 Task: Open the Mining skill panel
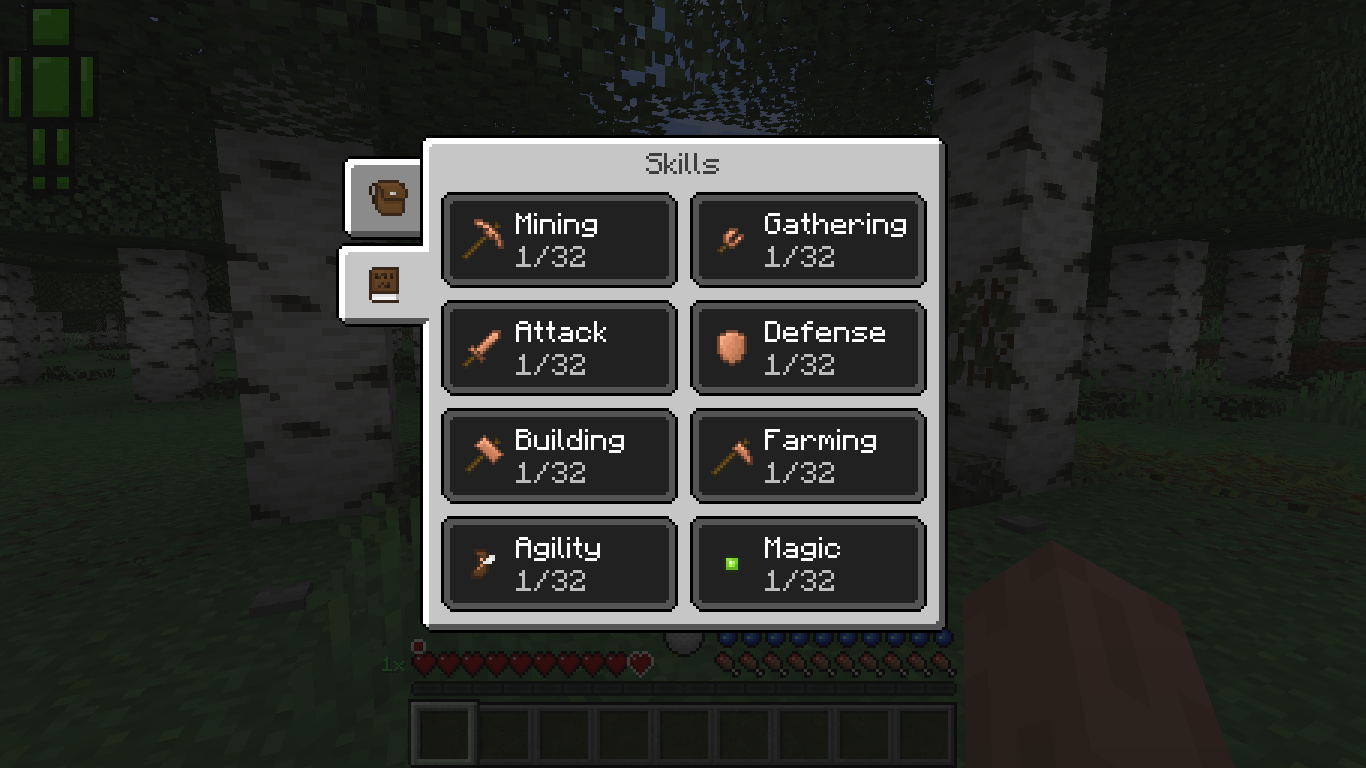tap(558, 240)
